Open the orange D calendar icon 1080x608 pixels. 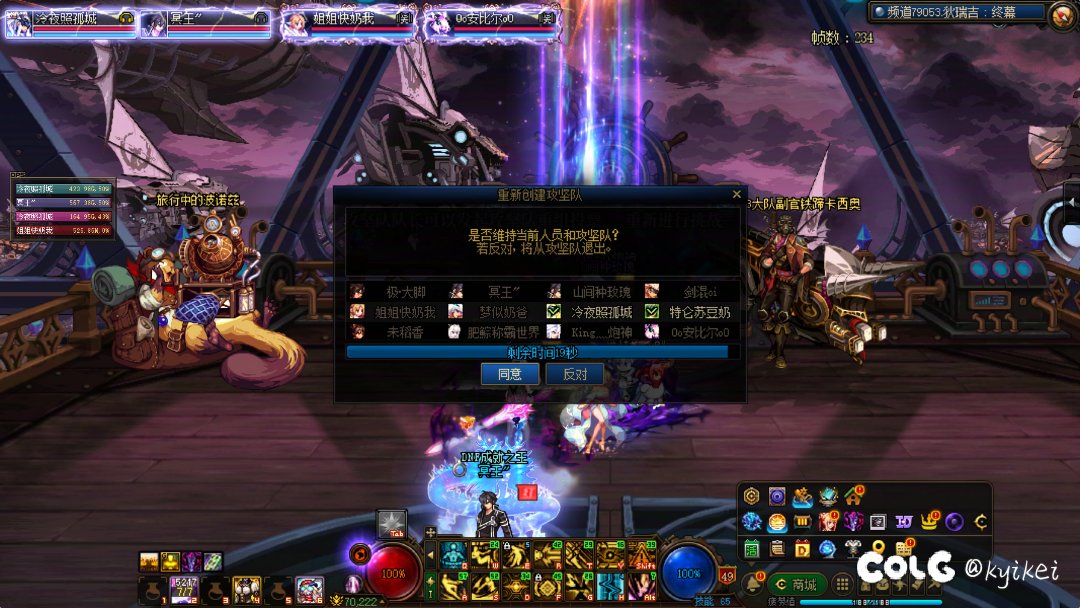tap(802, 548)
